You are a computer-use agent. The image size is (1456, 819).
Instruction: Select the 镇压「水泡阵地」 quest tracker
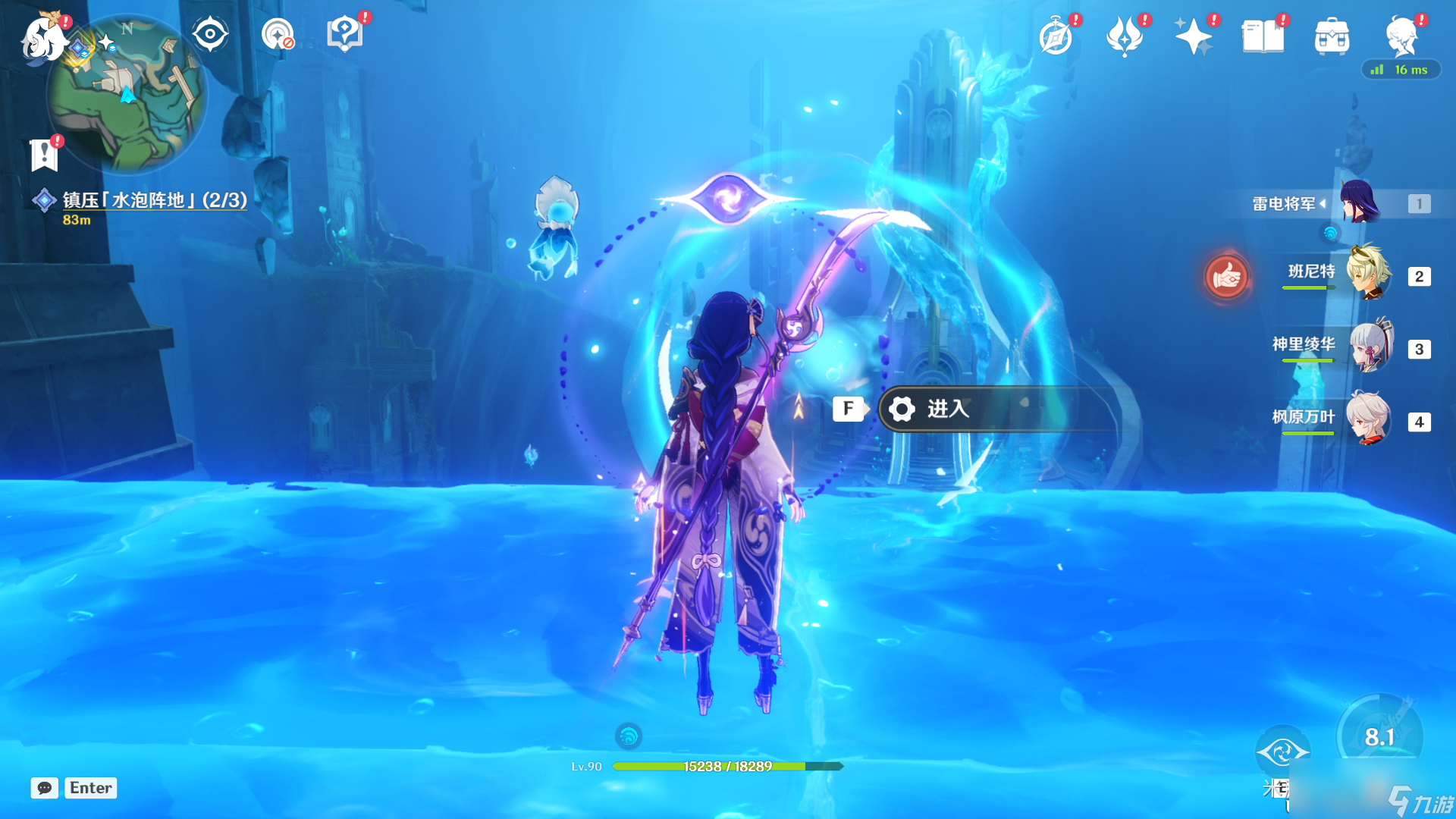click(154, 200)
